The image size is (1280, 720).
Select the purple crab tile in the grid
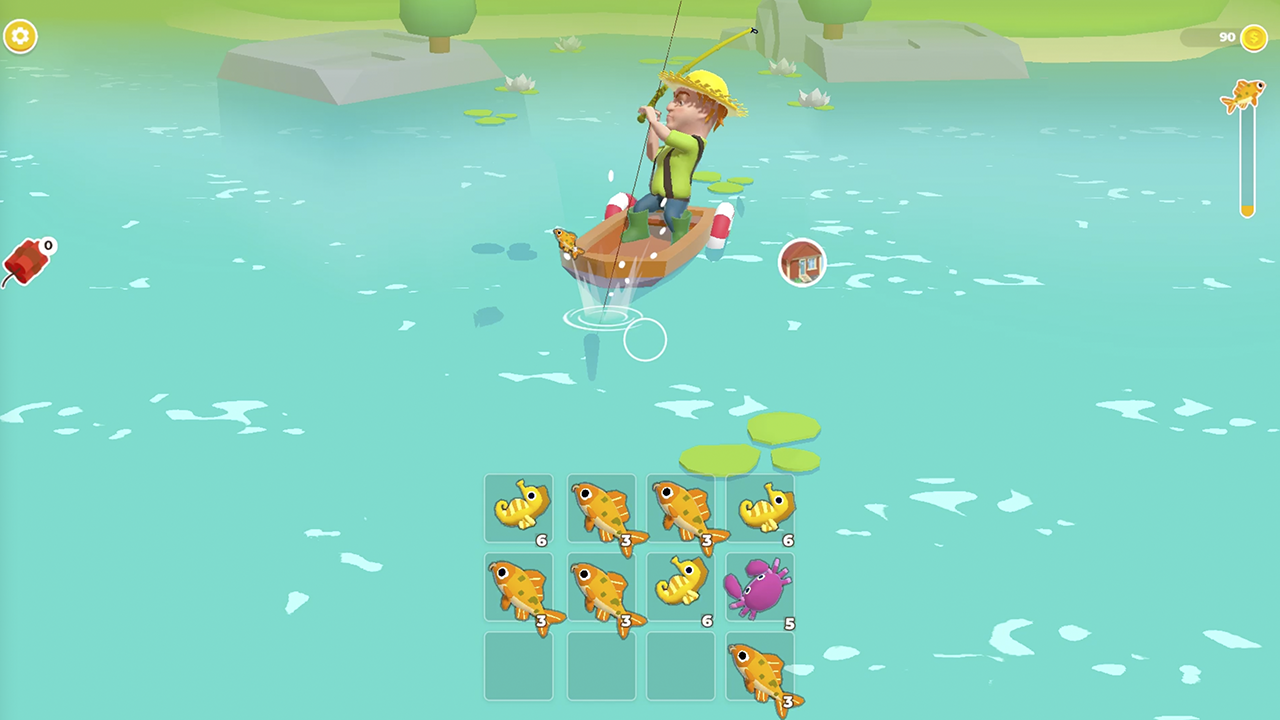[760, 589]
